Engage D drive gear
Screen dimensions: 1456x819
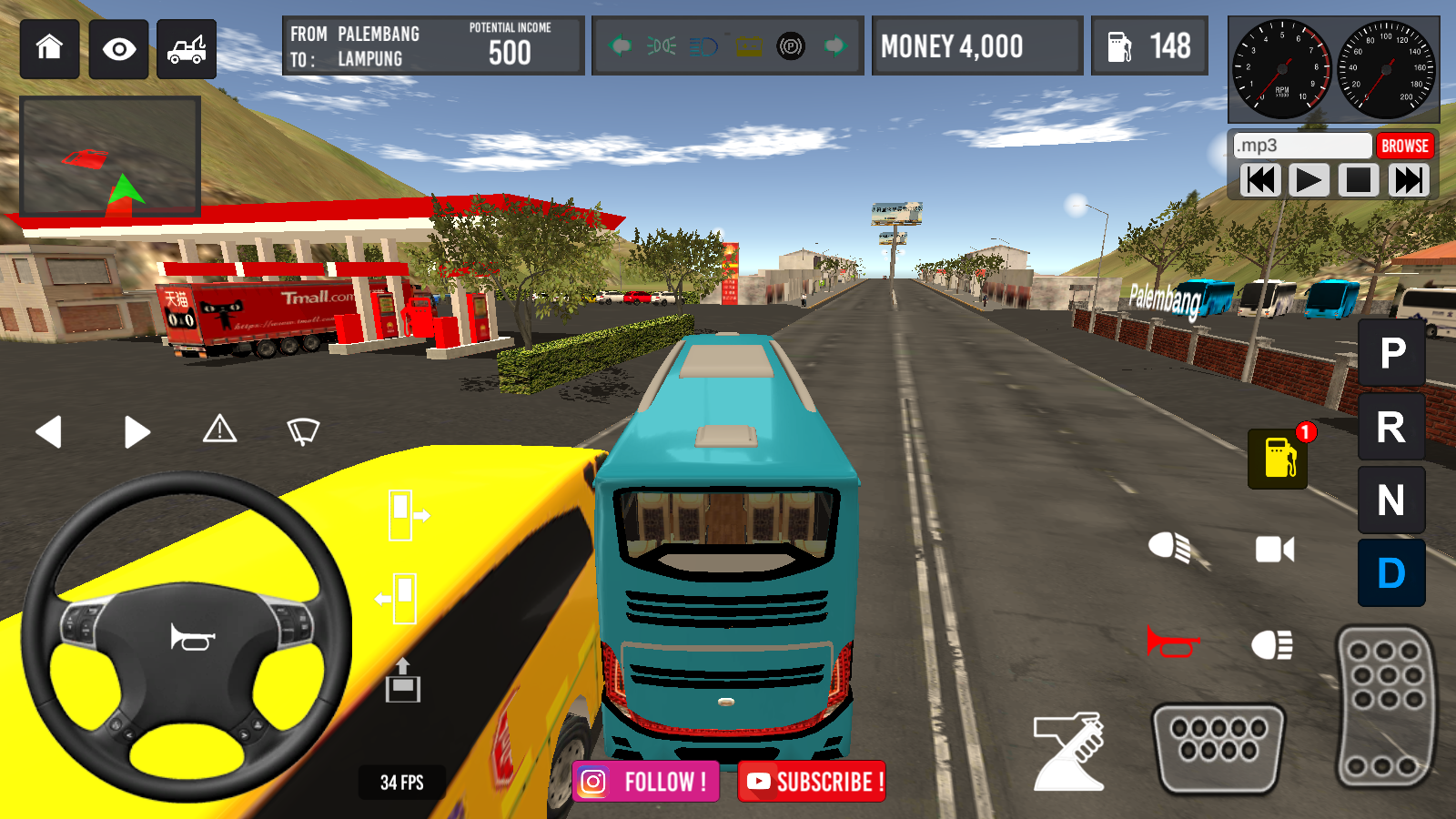click(x=1391, y=573)
